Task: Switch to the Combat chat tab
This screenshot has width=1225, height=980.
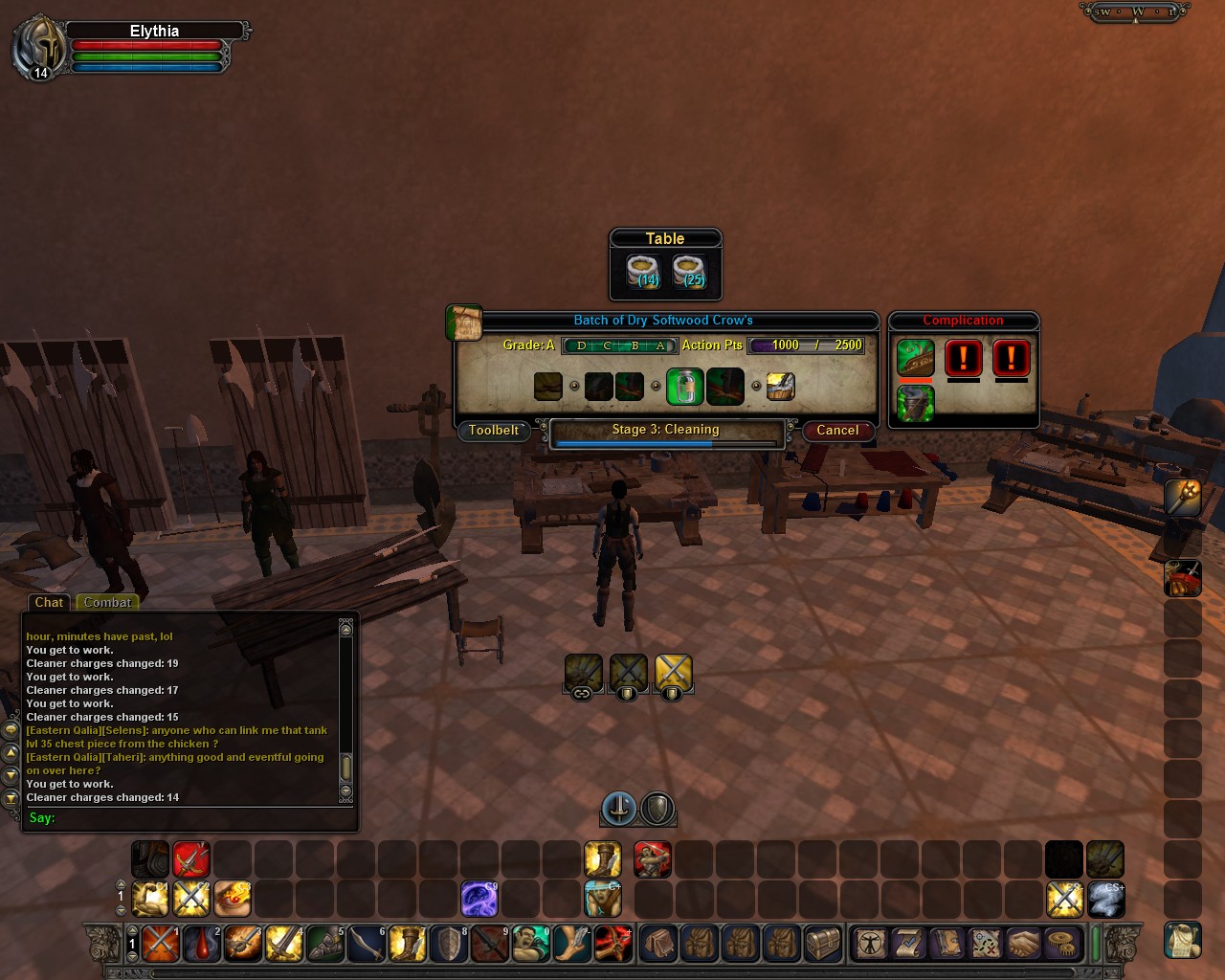Action: [x=107, y=603]
